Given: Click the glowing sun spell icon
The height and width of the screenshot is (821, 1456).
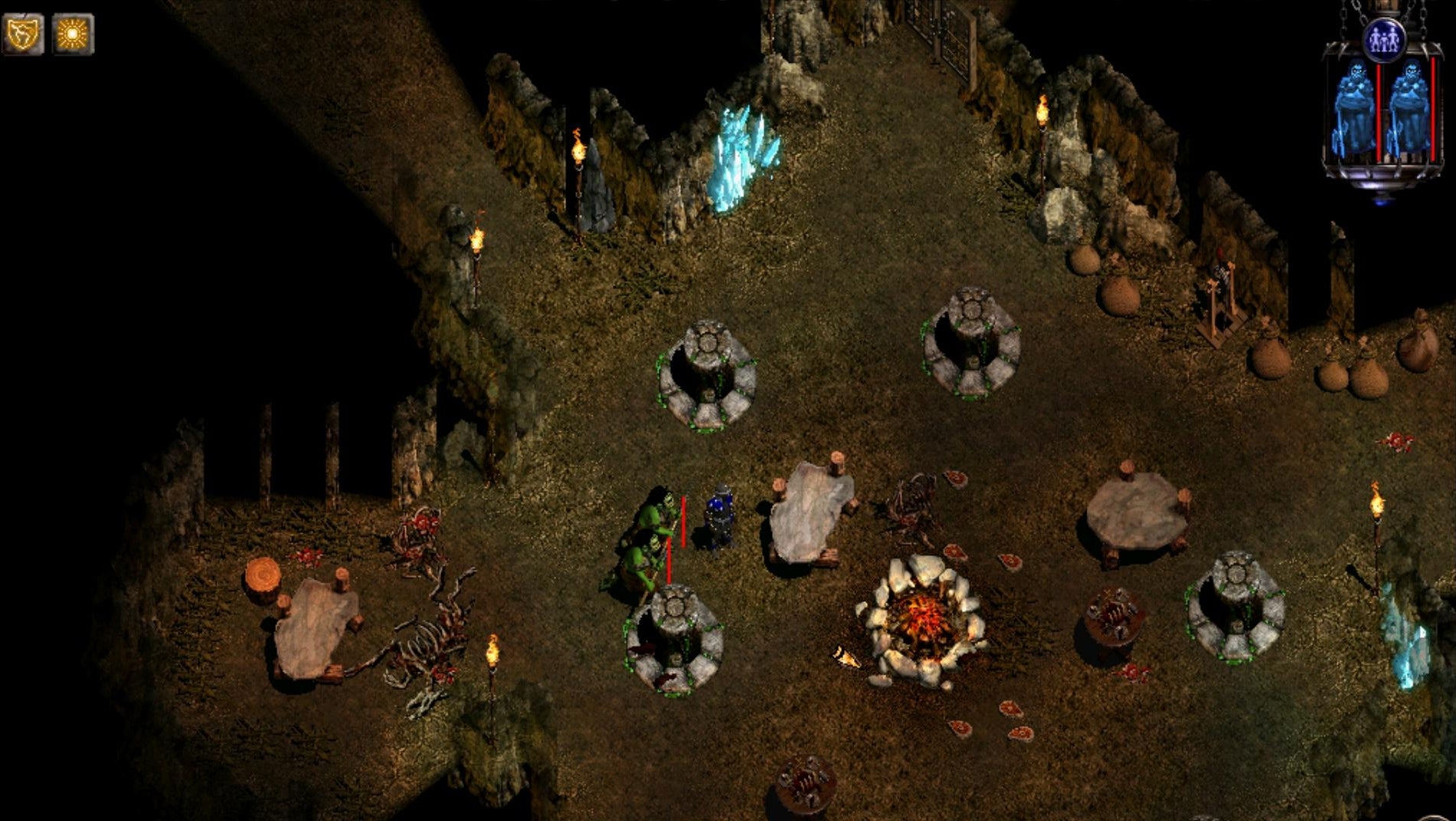Looking at the screenshot, I should [74, 34].
